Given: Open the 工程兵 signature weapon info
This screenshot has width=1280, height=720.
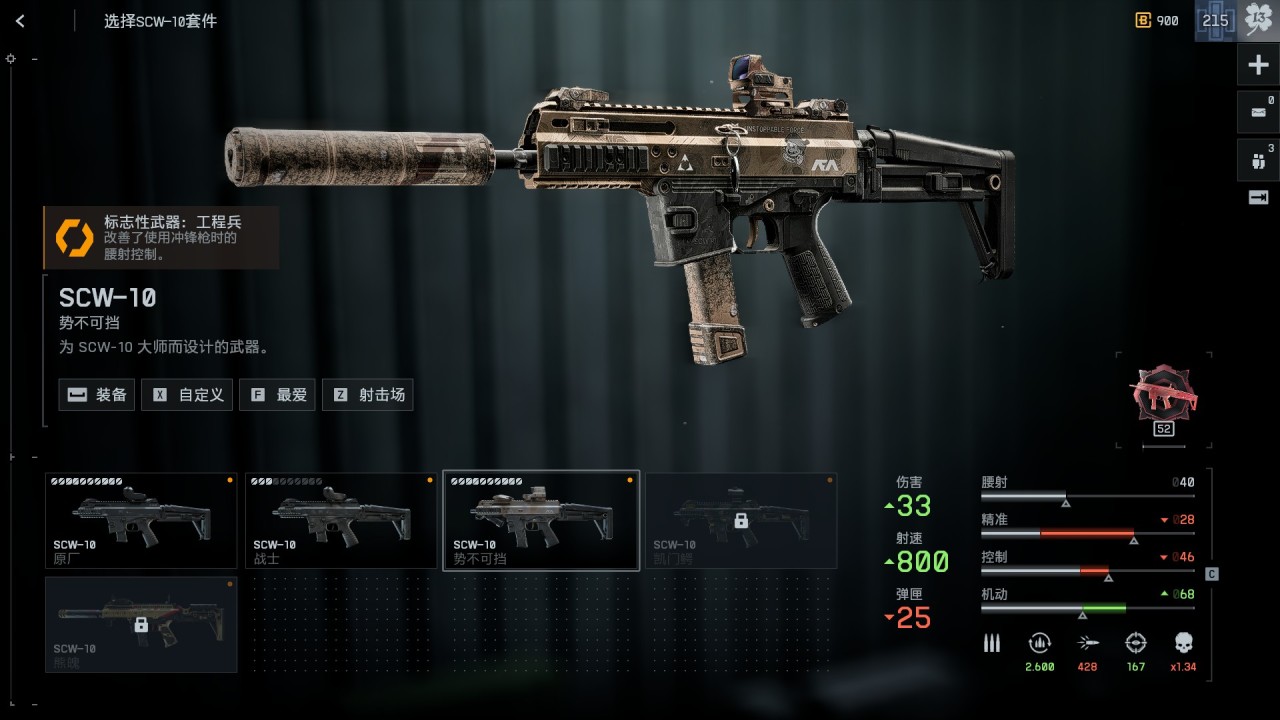Looking at the screenshot, I should (161, 237).
